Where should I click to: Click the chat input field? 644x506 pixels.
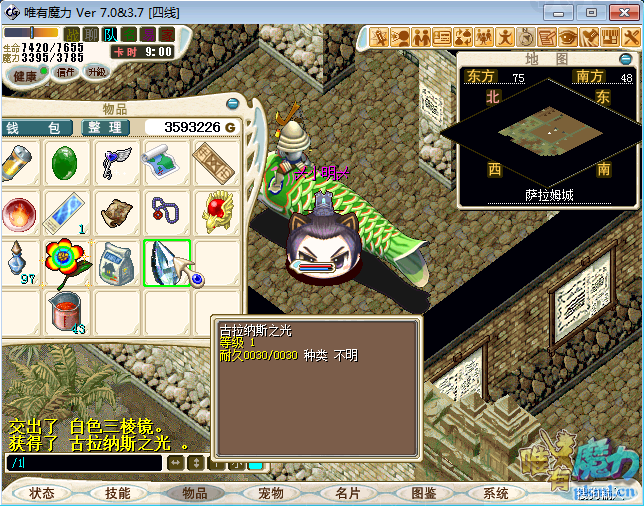click(84, 464)
